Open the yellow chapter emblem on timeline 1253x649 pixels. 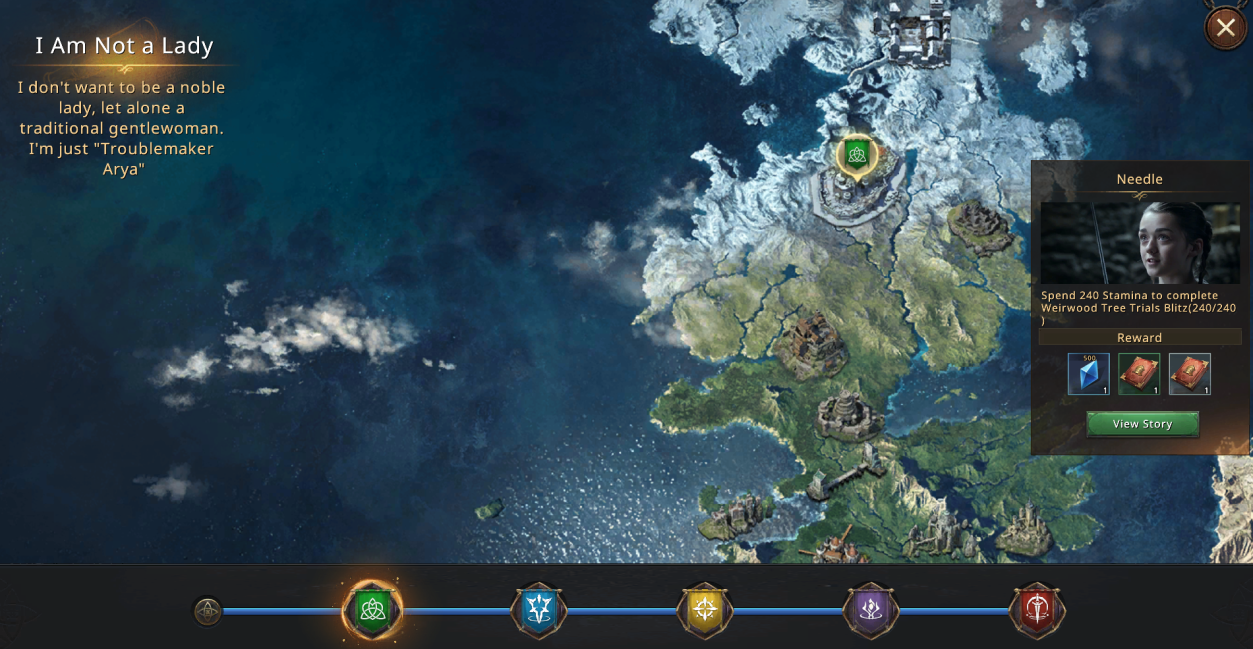click(x=705, y=610)
